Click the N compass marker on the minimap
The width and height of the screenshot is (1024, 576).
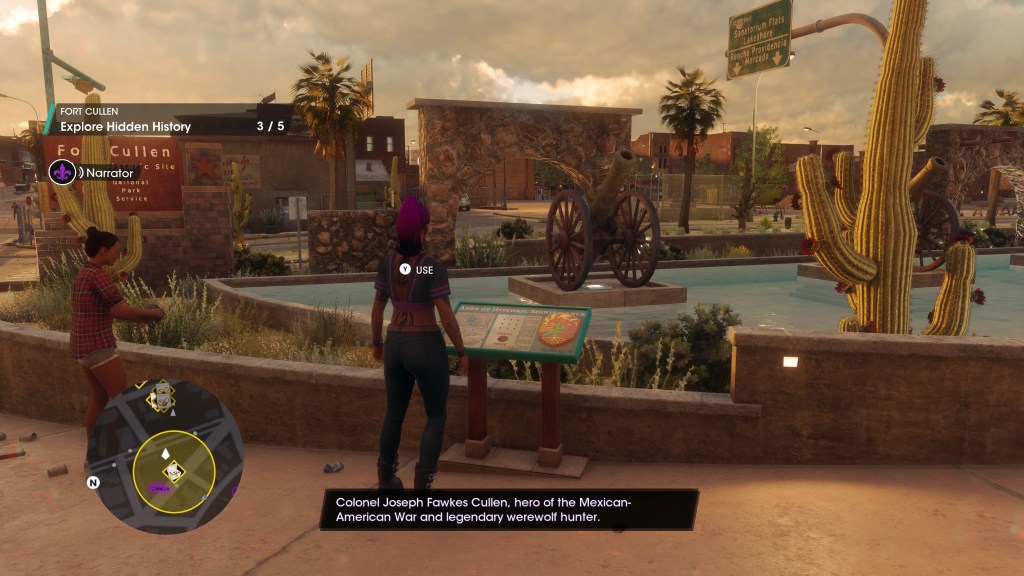tap(93, 482)
